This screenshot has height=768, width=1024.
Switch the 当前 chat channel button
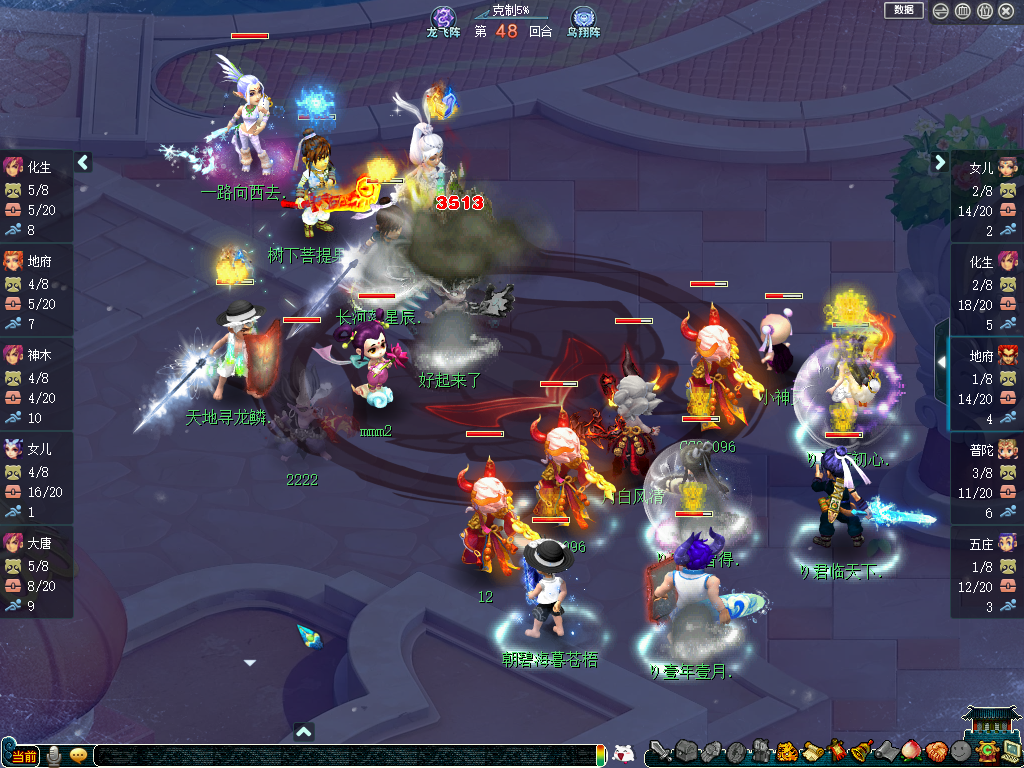tap(23, 755)
